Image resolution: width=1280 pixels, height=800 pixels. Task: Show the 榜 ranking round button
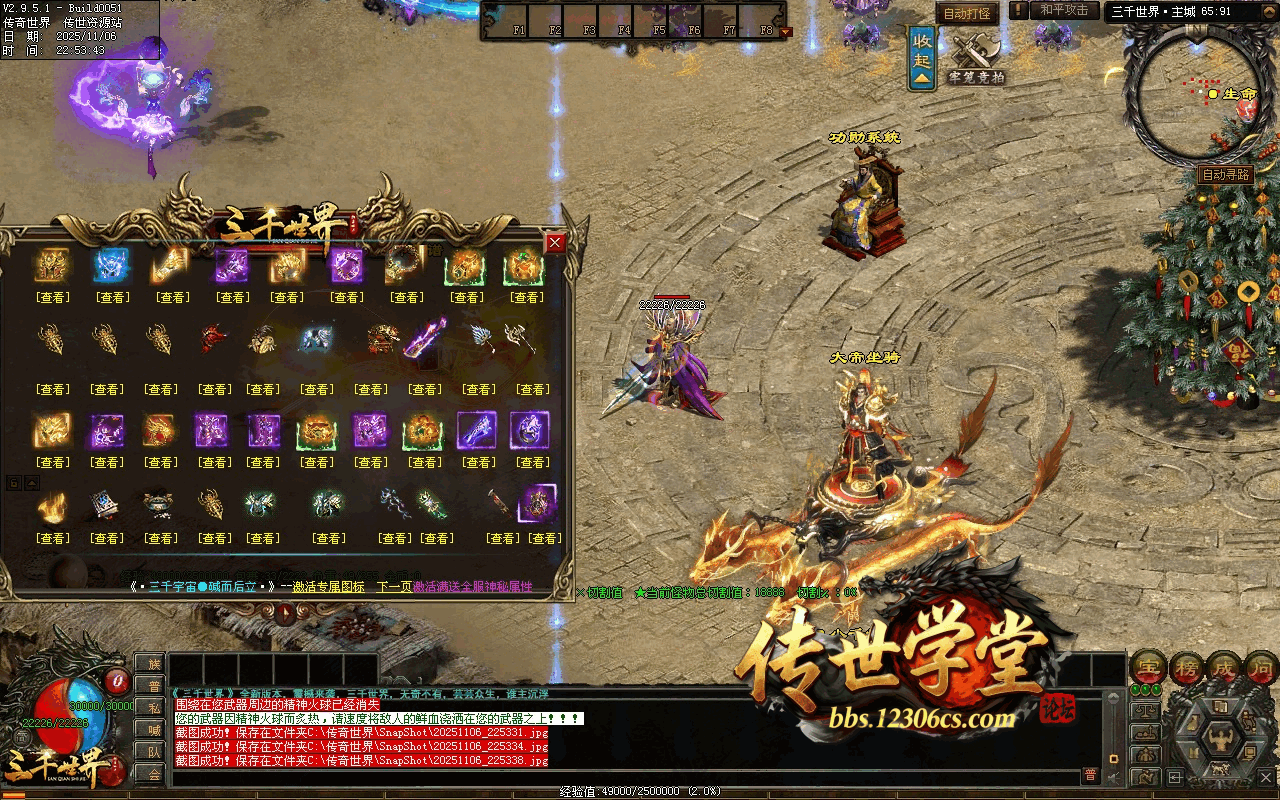[x=1187, y=668]
